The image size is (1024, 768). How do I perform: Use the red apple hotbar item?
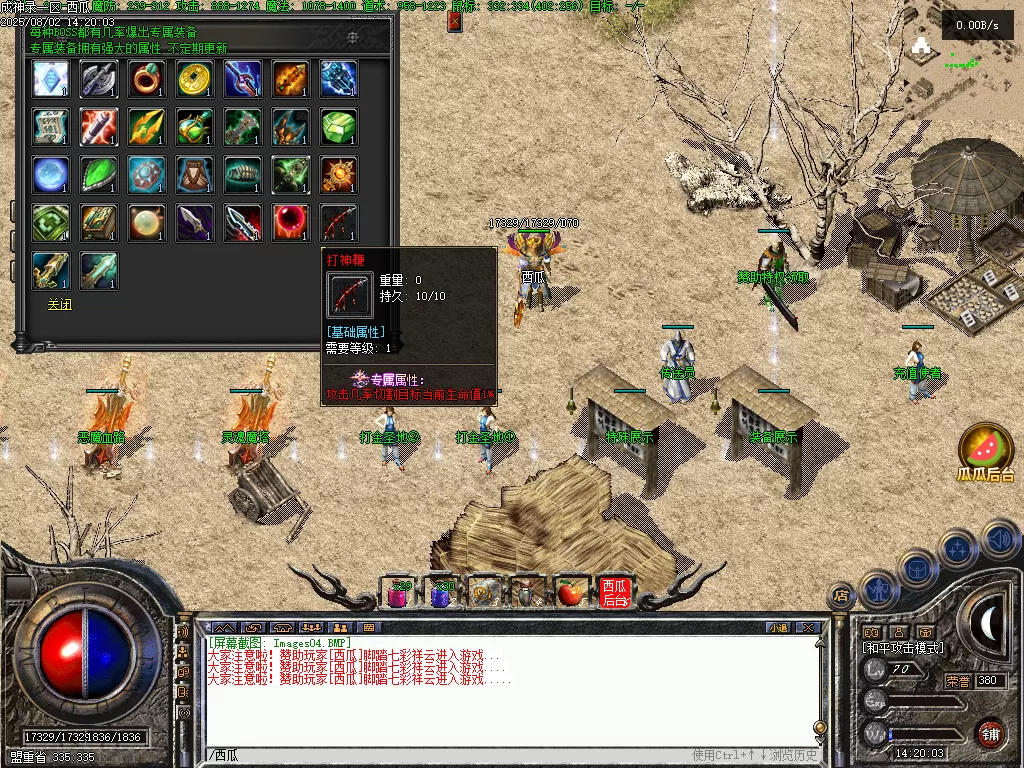[x=569, y=593]
